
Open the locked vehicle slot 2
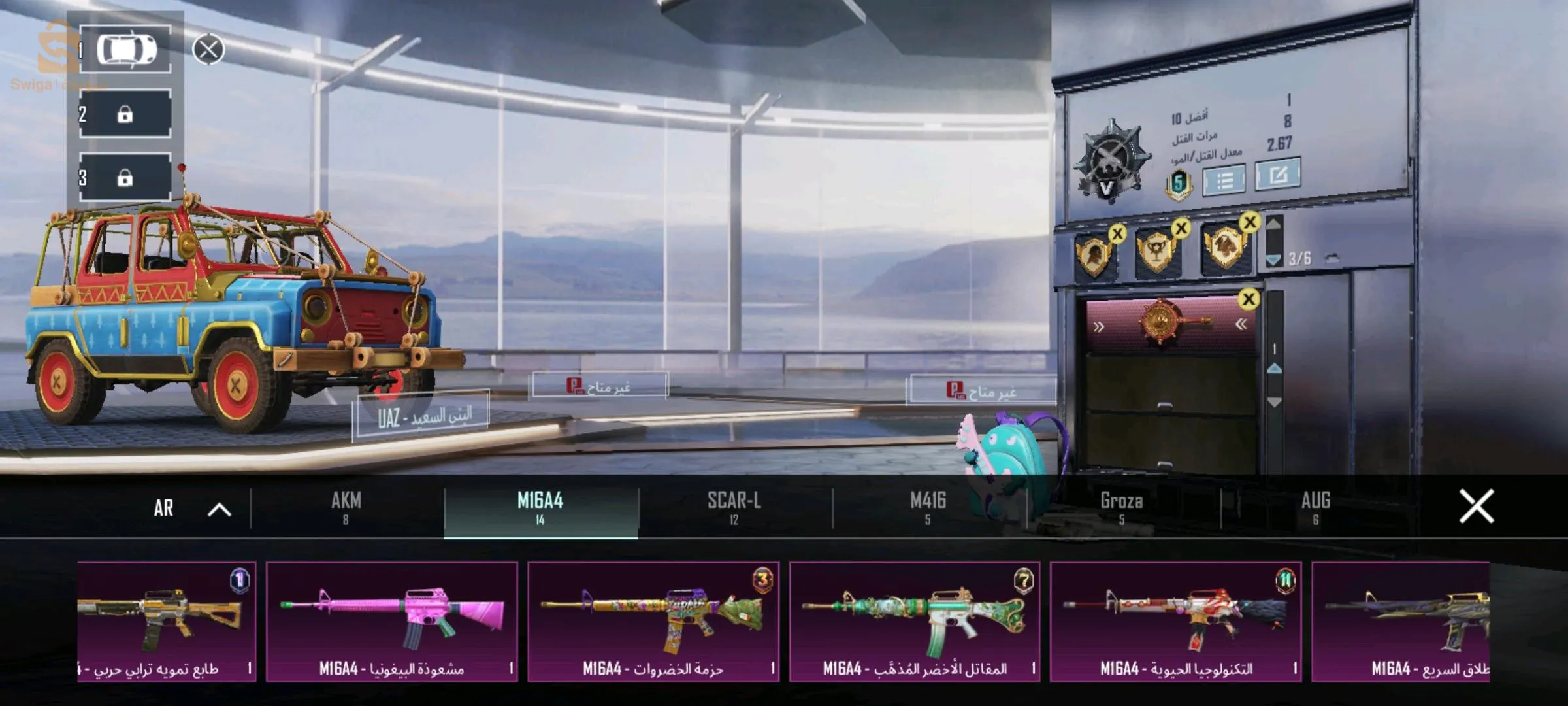pyautogui.click(x=125, y=114)
